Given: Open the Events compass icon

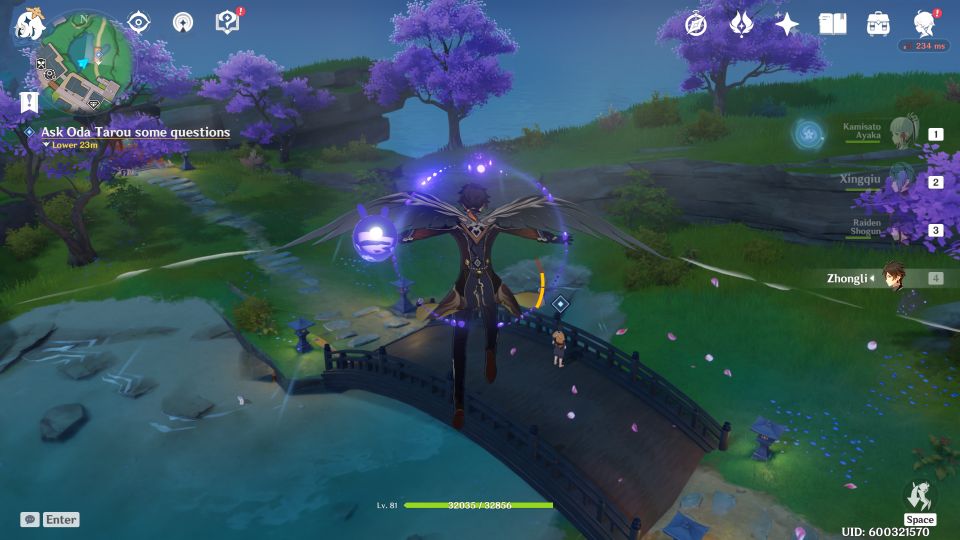Looking at the screenshot, I should click(x=696, y=24).
